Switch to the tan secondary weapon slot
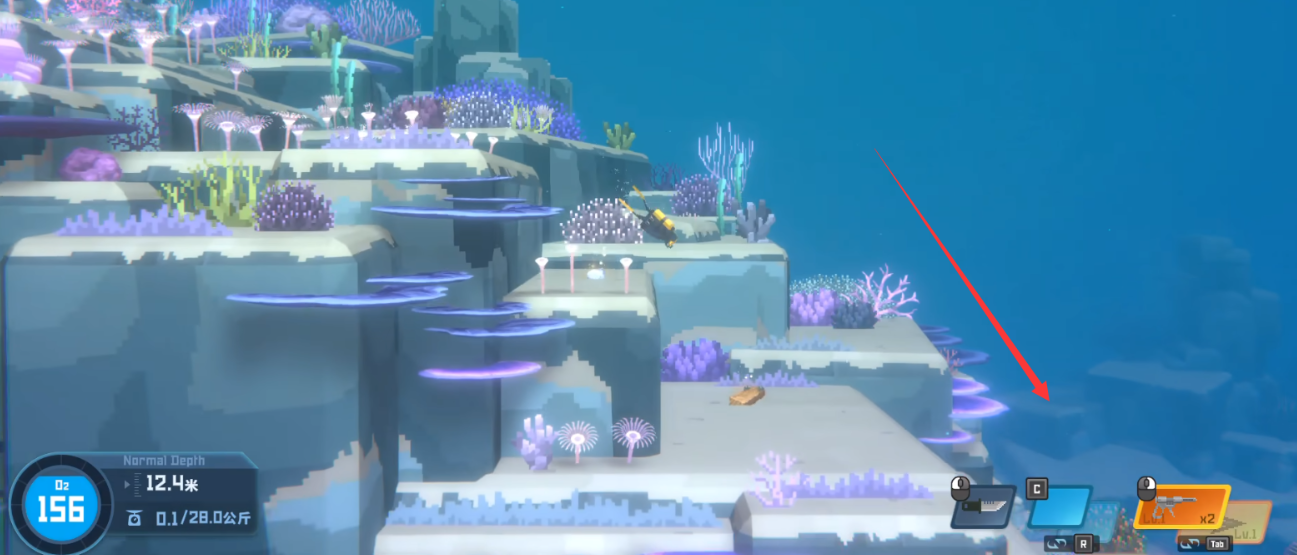Image resolution: width=1297 pixels, height=555 pixels. coord(1250,521)
